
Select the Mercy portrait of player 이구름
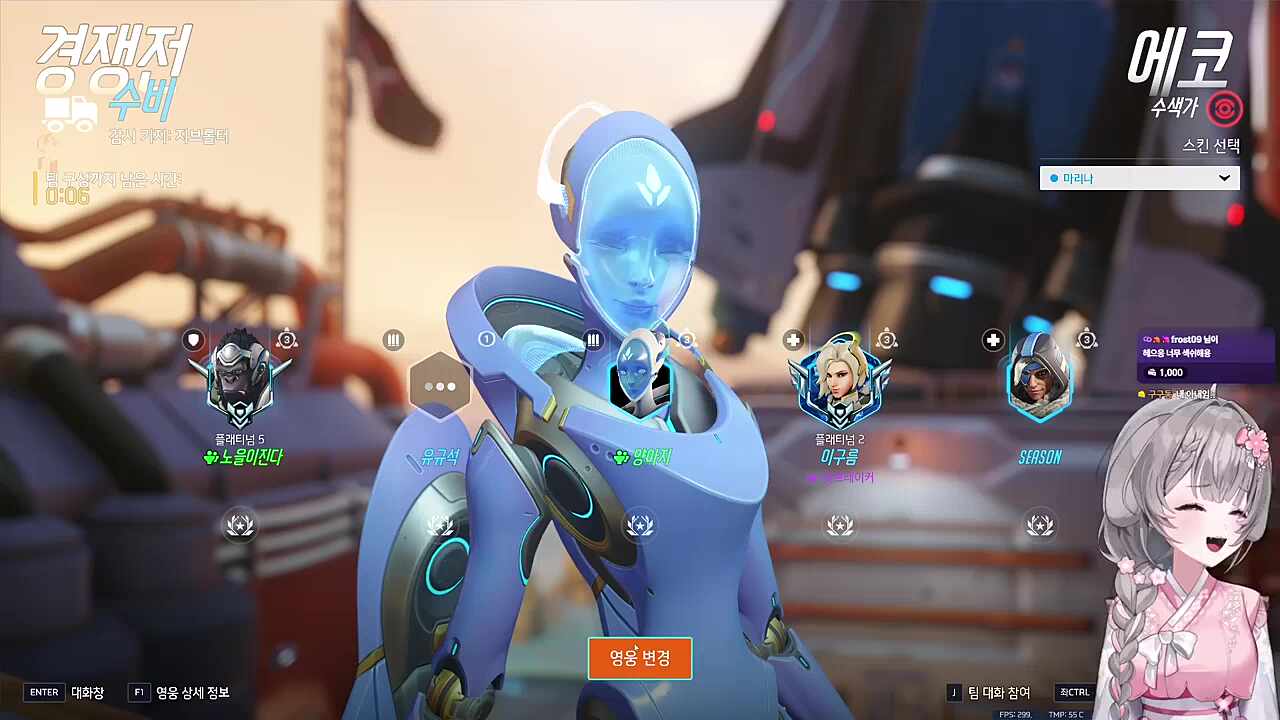coord(839,382)
